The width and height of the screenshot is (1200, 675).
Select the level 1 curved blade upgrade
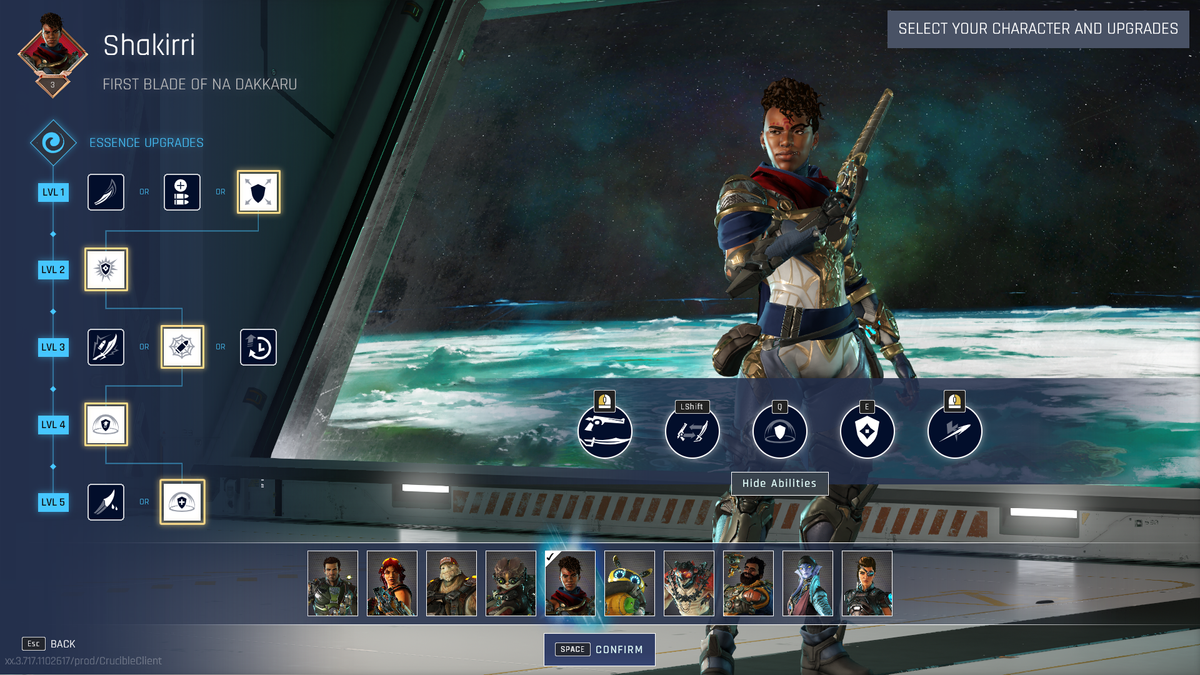[x=106, y=192]
